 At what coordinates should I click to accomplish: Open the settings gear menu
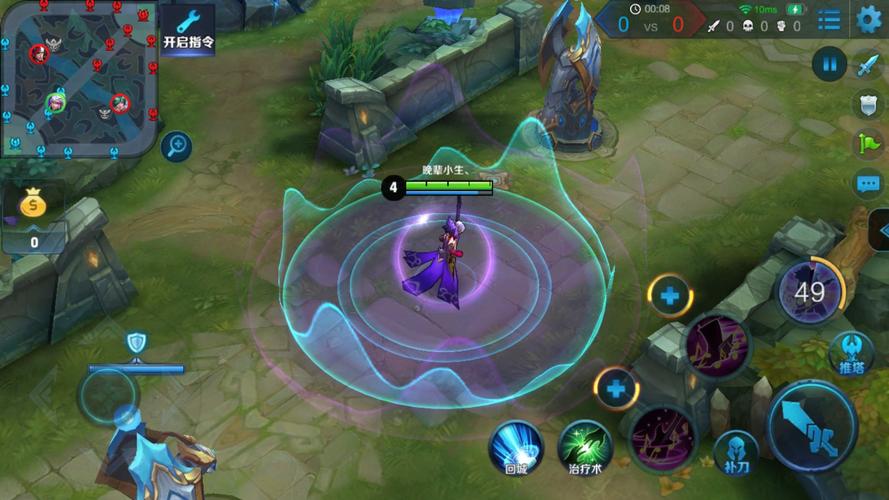(x=869, y=18)
